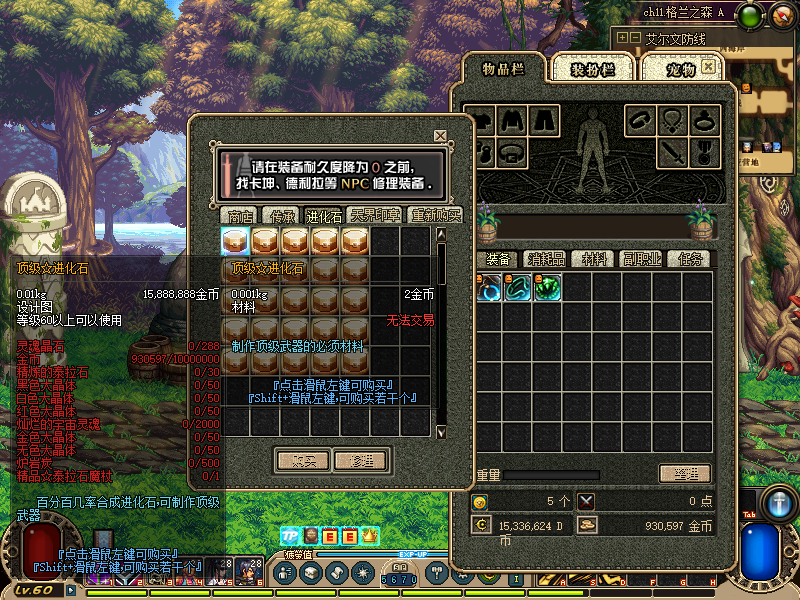Screen dimensions: 800x600
Task: Close the shop window
Action: pyautogui.click(x=440, y=136)
